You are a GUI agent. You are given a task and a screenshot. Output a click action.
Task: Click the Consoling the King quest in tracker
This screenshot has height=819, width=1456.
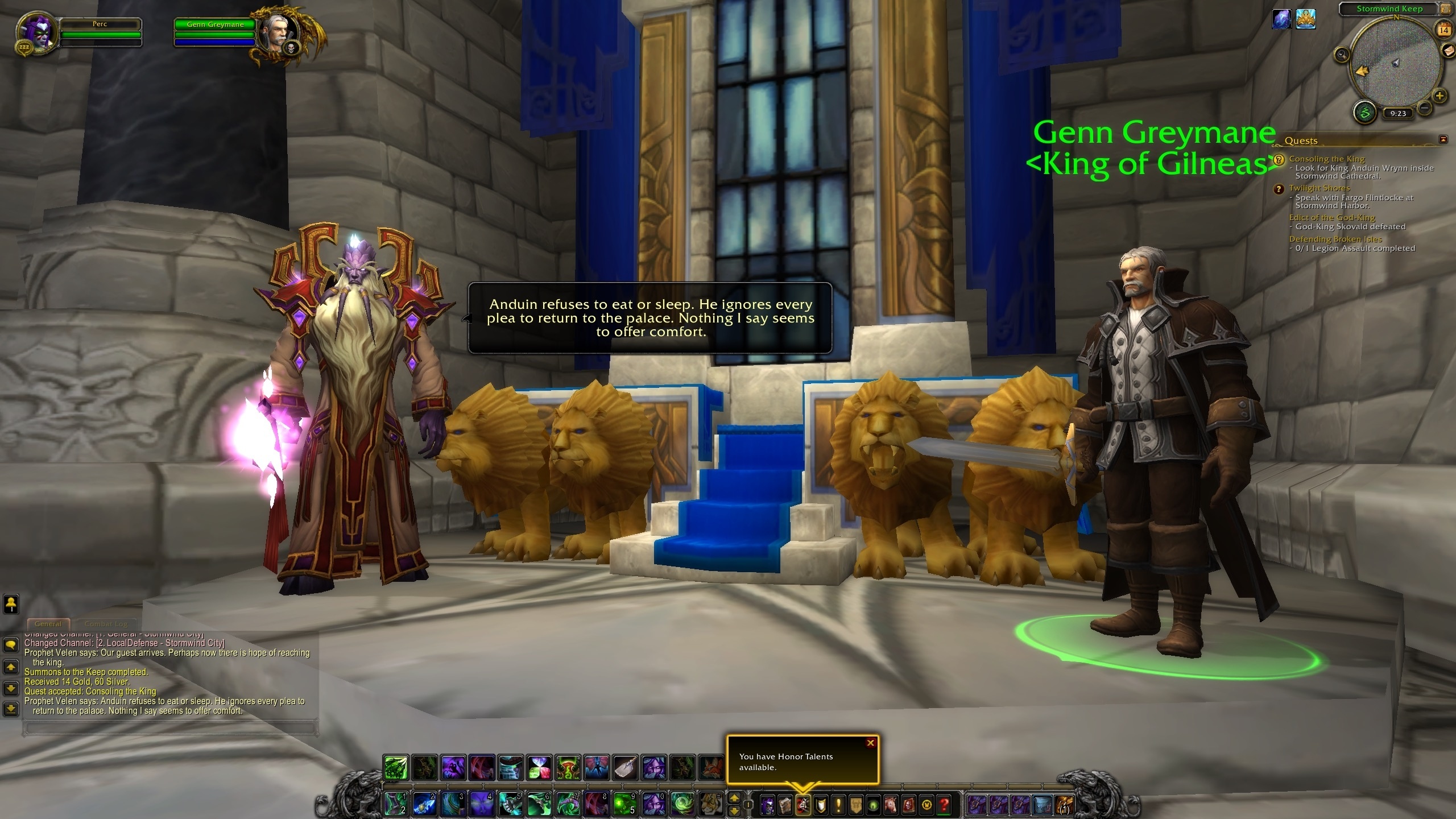[1328, 159]
